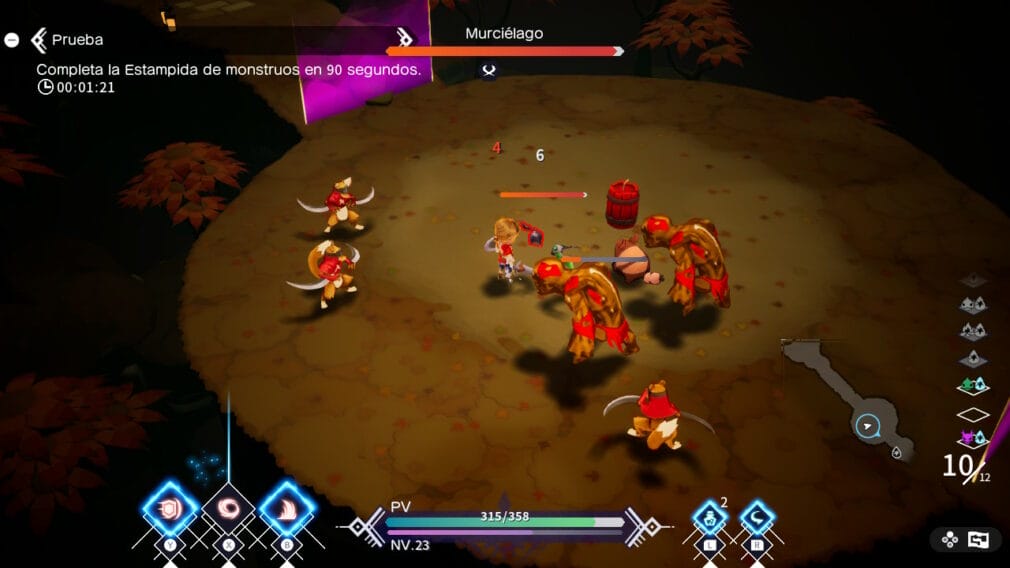This screenshot has height=568, width=1010.
Task: Select the green monster floor marker
Action: click(972, 385)
